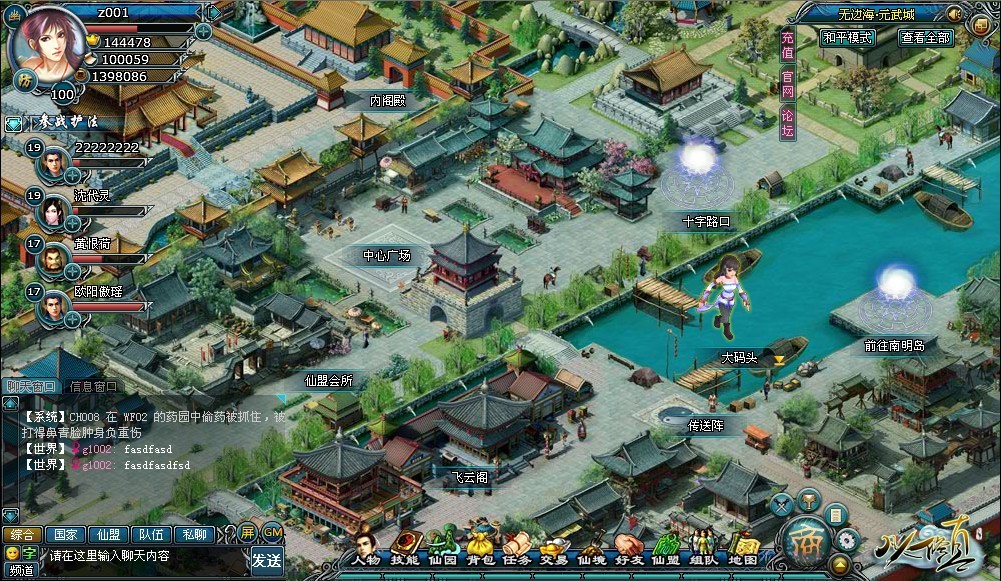1001x581 pixels.
Task: Open the 背包 bag inventory
Action: pos(480,545)
